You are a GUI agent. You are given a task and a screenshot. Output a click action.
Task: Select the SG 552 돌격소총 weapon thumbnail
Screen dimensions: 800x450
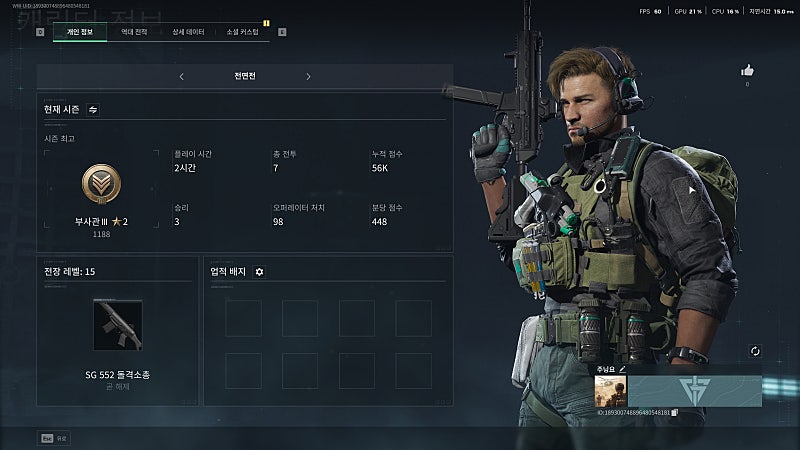(117, 325)
